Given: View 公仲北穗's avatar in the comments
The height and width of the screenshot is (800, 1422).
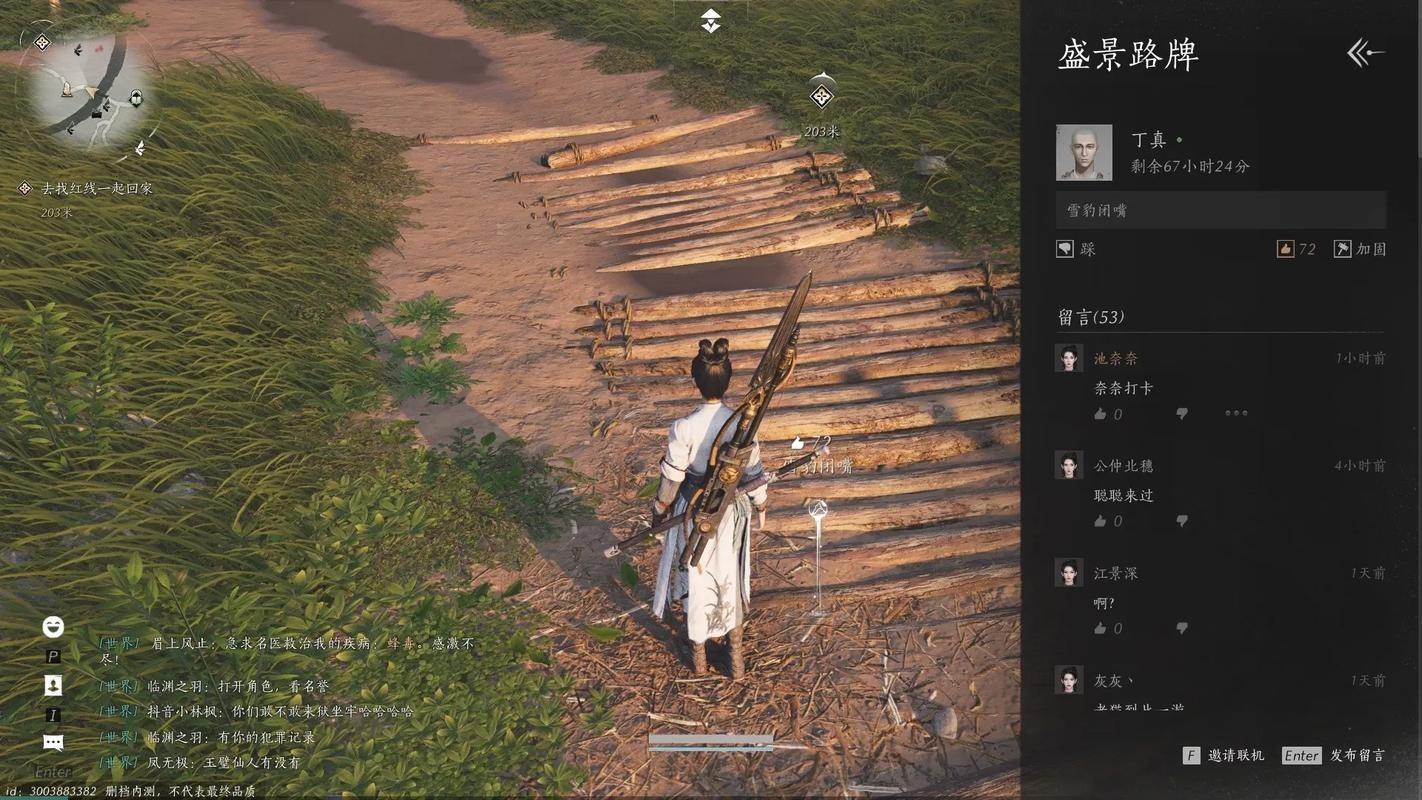Looking at the screenshot, I should 1069,465.
